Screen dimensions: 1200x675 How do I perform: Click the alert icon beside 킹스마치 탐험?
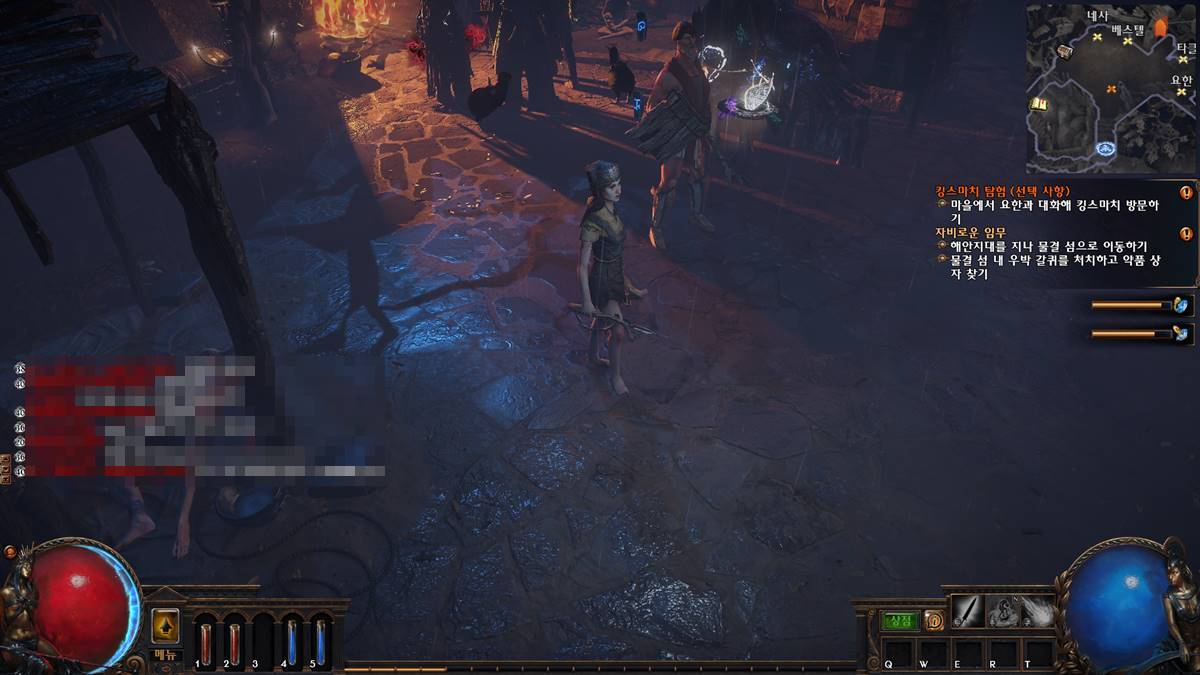(1186, 192)
